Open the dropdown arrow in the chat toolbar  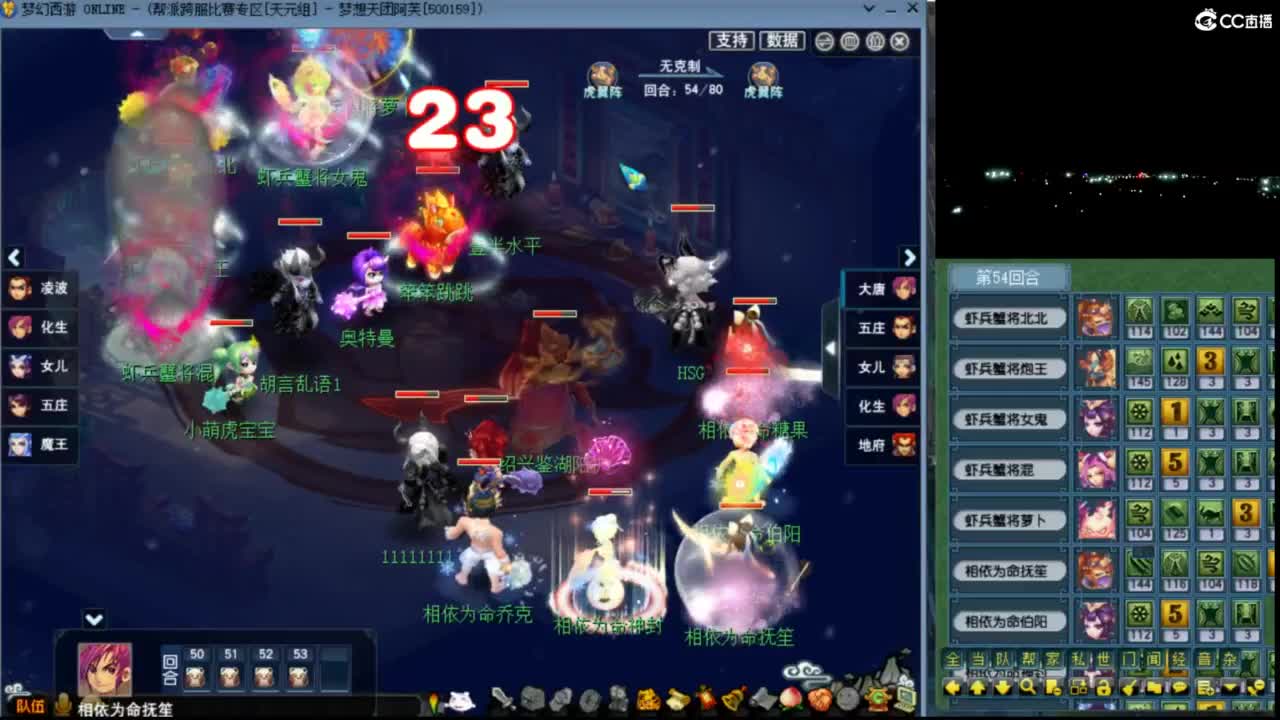pyautogui.click(x=1229, y=688)
